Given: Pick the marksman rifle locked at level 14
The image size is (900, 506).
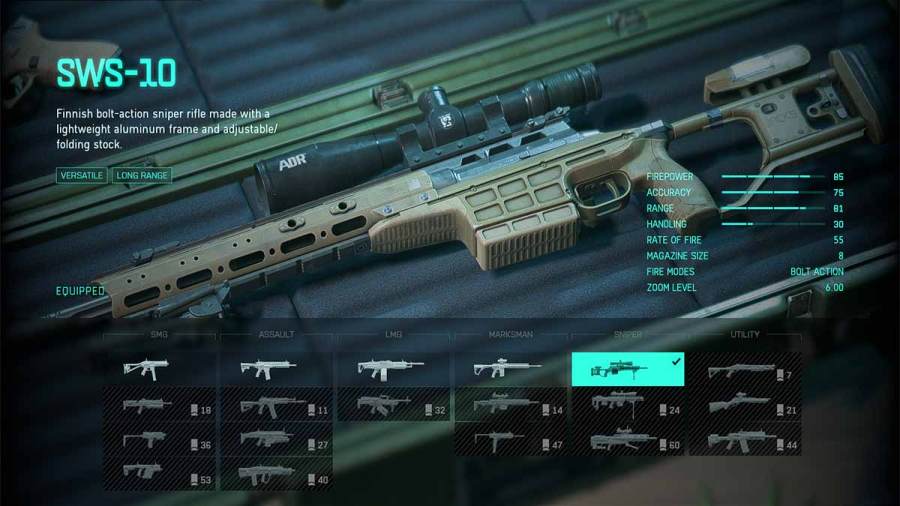Looking at the screenshot, I should point(510,405).
